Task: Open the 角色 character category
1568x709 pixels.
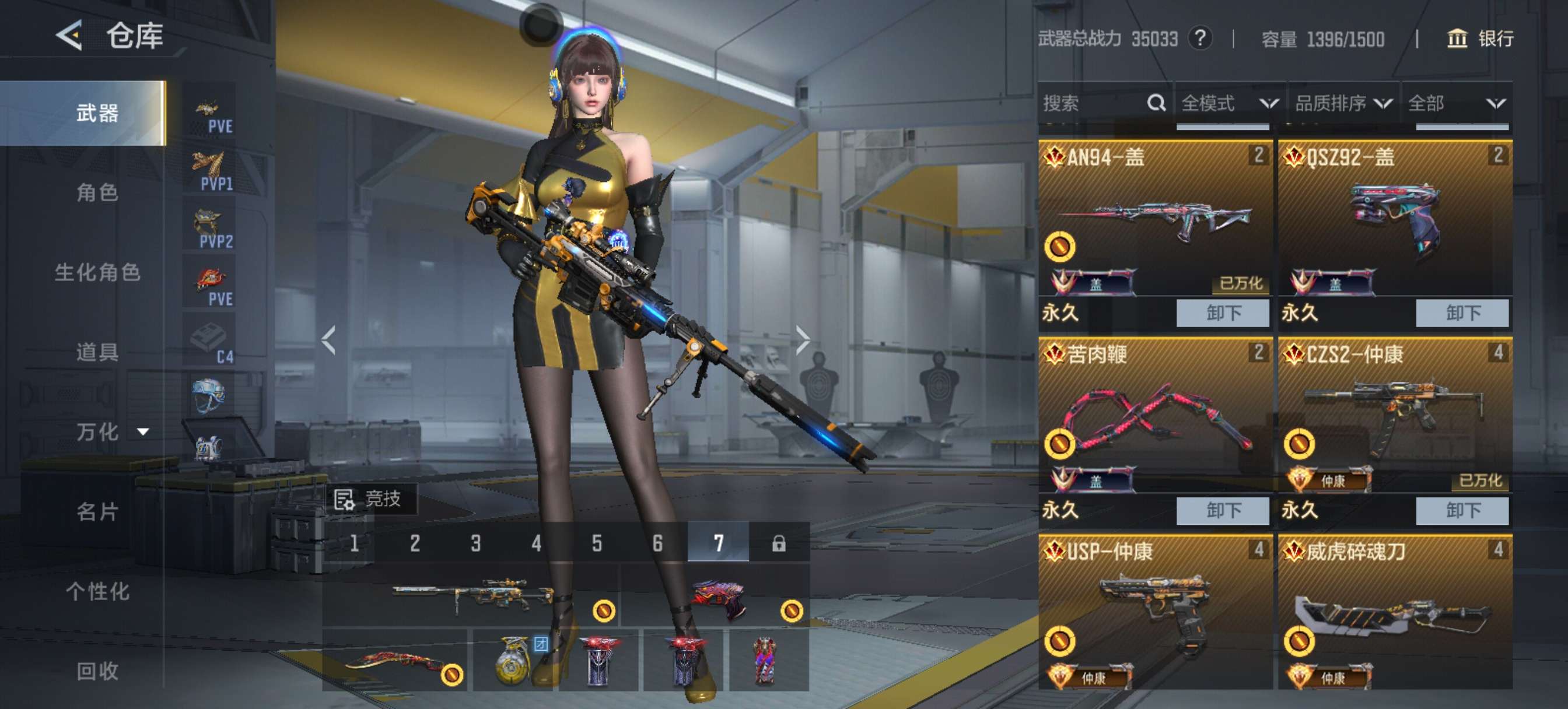Action: pos(97,192)
